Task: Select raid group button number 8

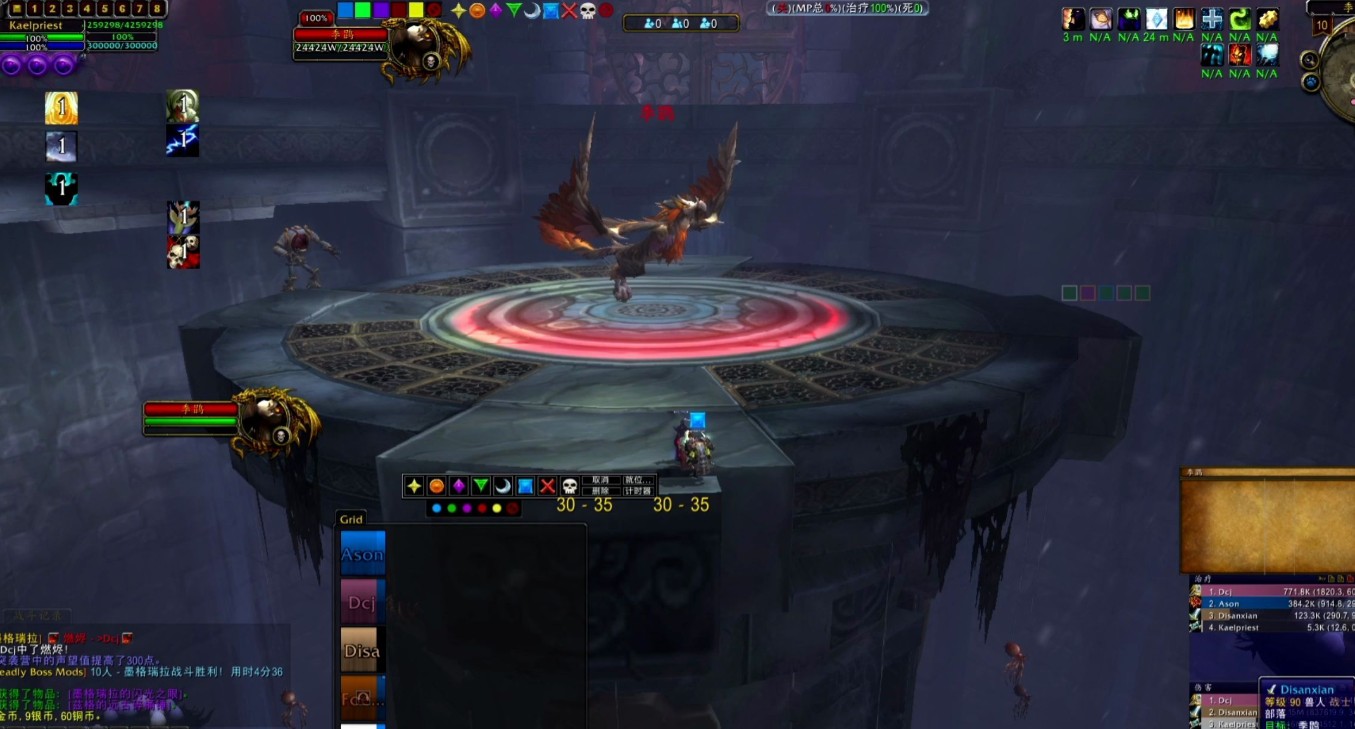Action: 157,9
